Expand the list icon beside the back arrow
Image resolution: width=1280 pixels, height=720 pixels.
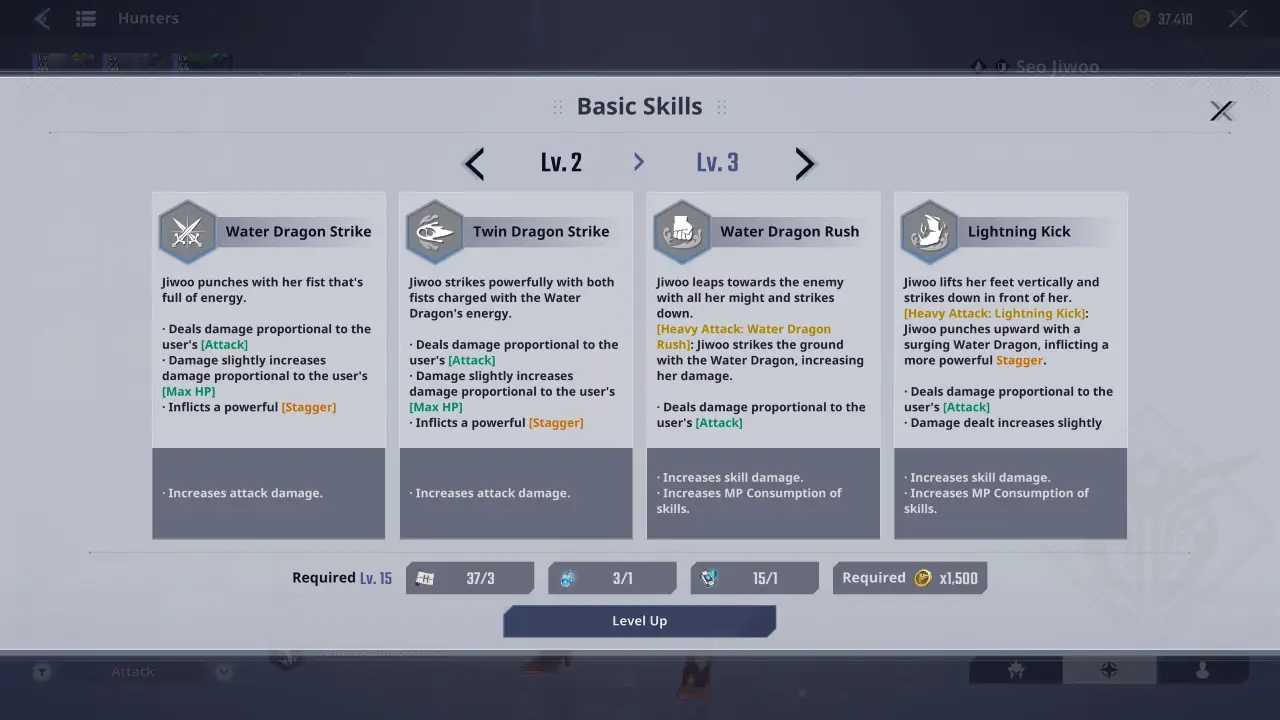[x=86, y=17]
